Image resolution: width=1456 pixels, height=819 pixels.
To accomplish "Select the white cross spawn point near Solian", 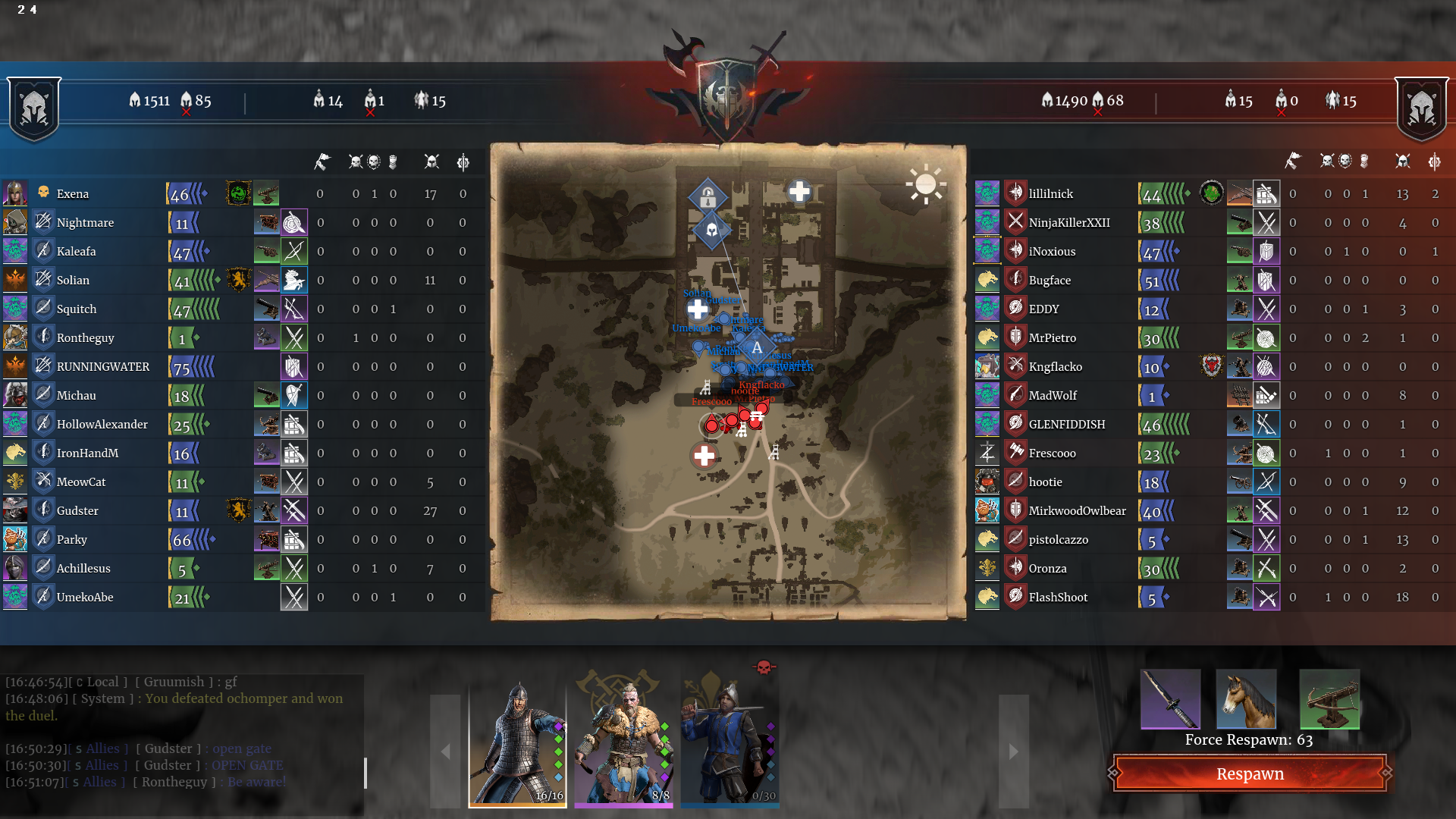I will [x=698, y=309].
